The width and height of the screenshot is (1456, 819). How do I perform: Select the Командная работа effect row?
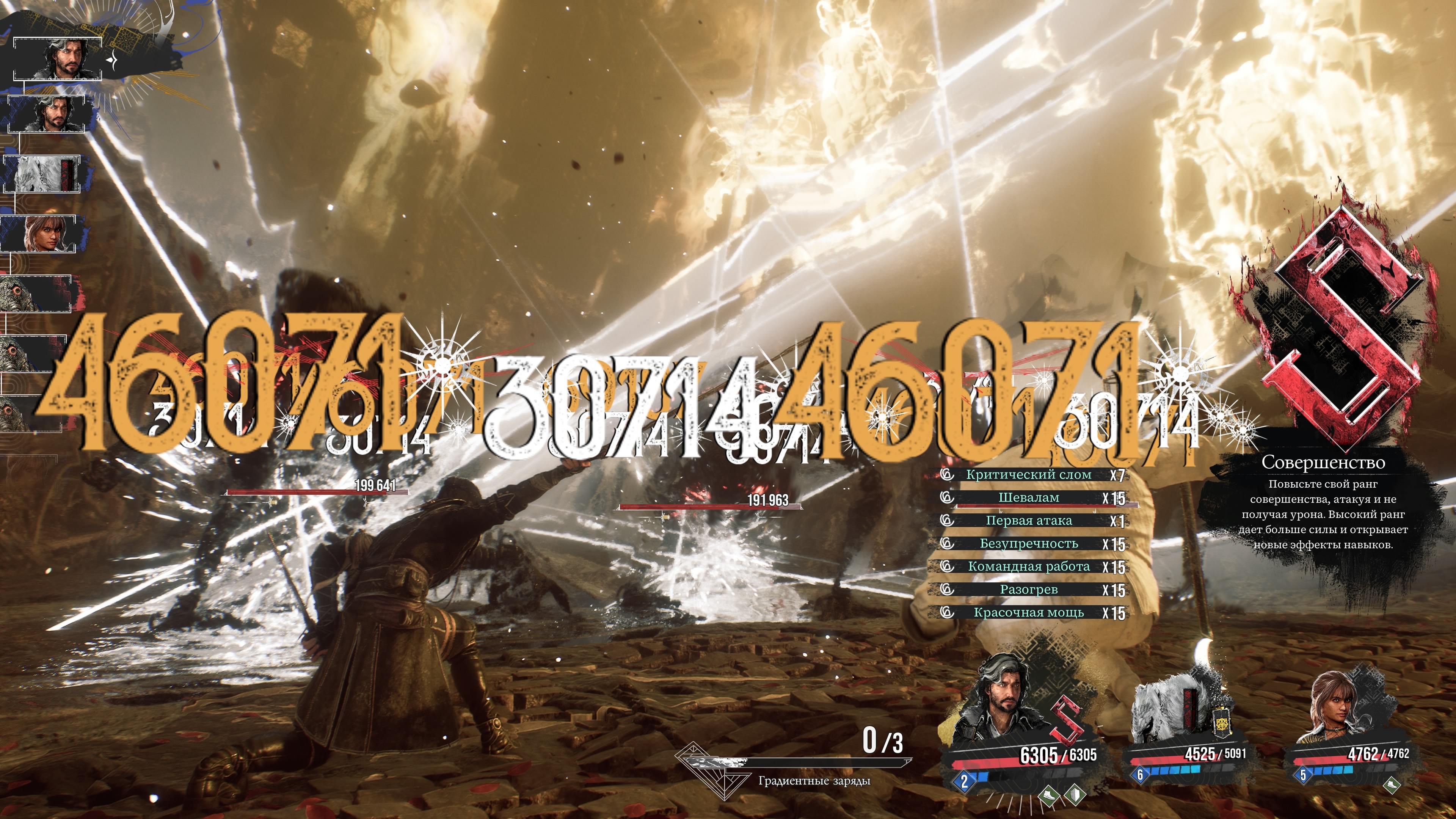[x=1029, y=566]
